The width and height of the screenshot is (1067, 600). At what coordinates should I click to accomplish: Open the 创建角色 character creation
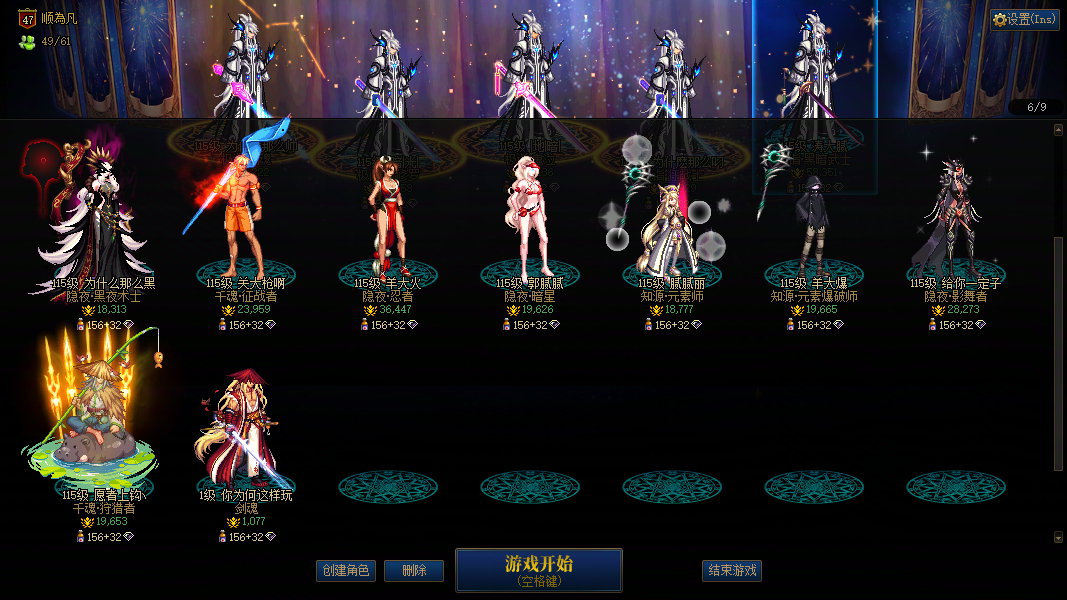point(345,571)
